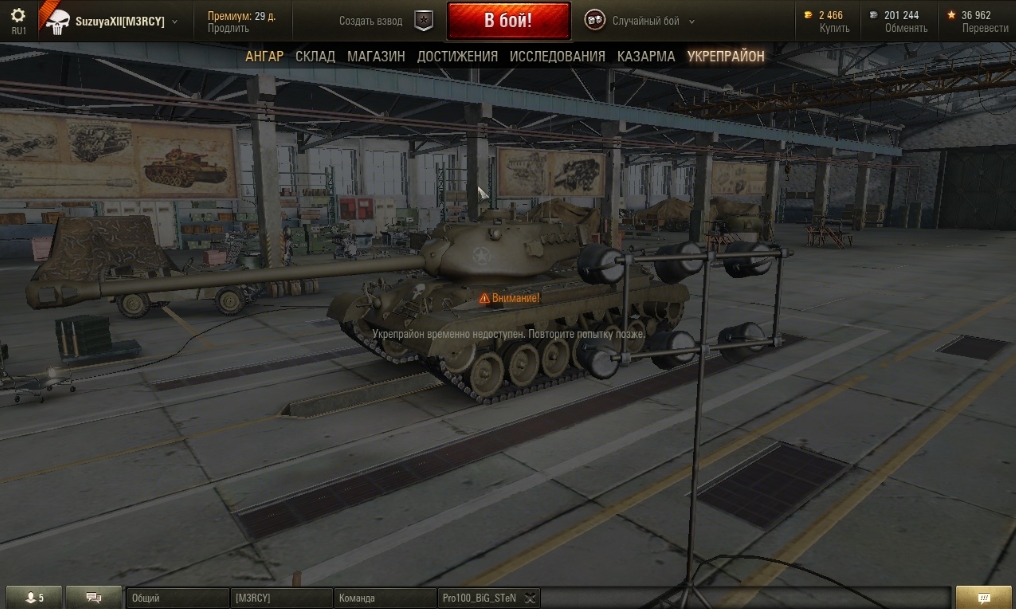
Task: Open the Исследования tab
Action: pyautogui.click(x=557, y=57)
